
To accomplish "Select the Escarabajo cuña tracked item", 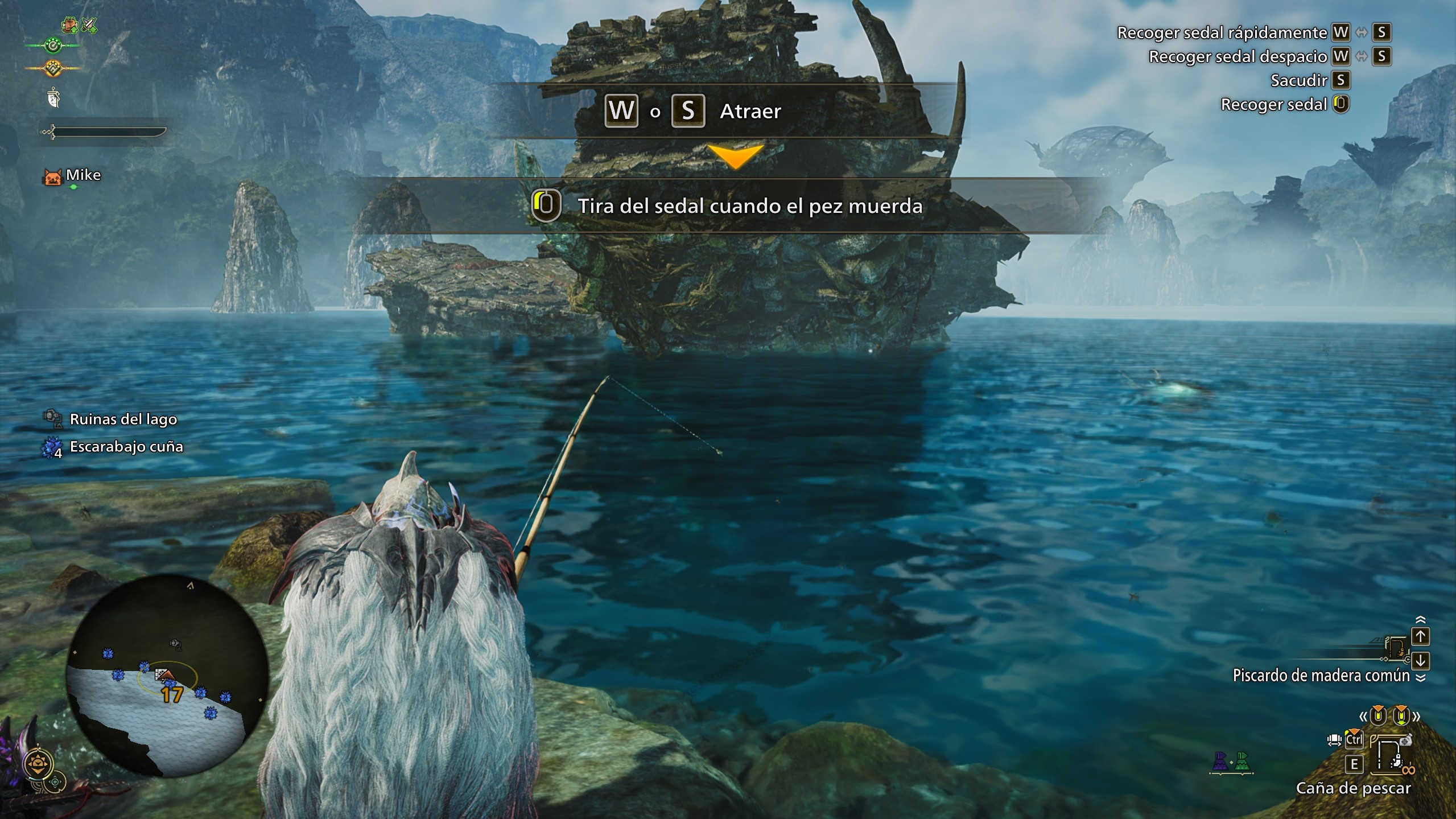I will pyautogui.click(x=126, y=447).
